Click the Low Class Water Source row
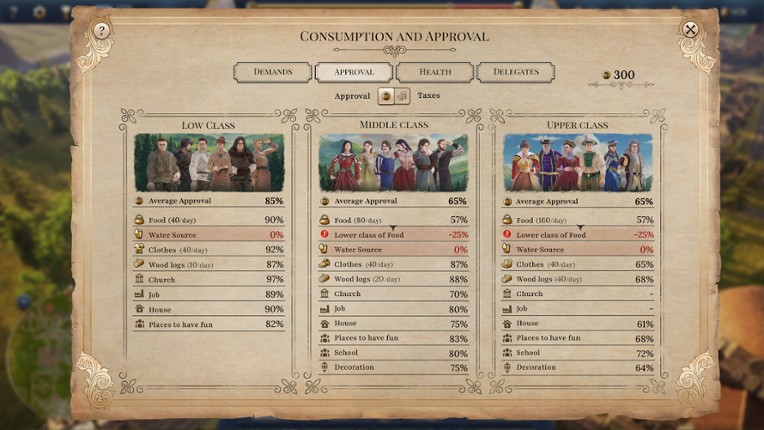 [209, 235]
